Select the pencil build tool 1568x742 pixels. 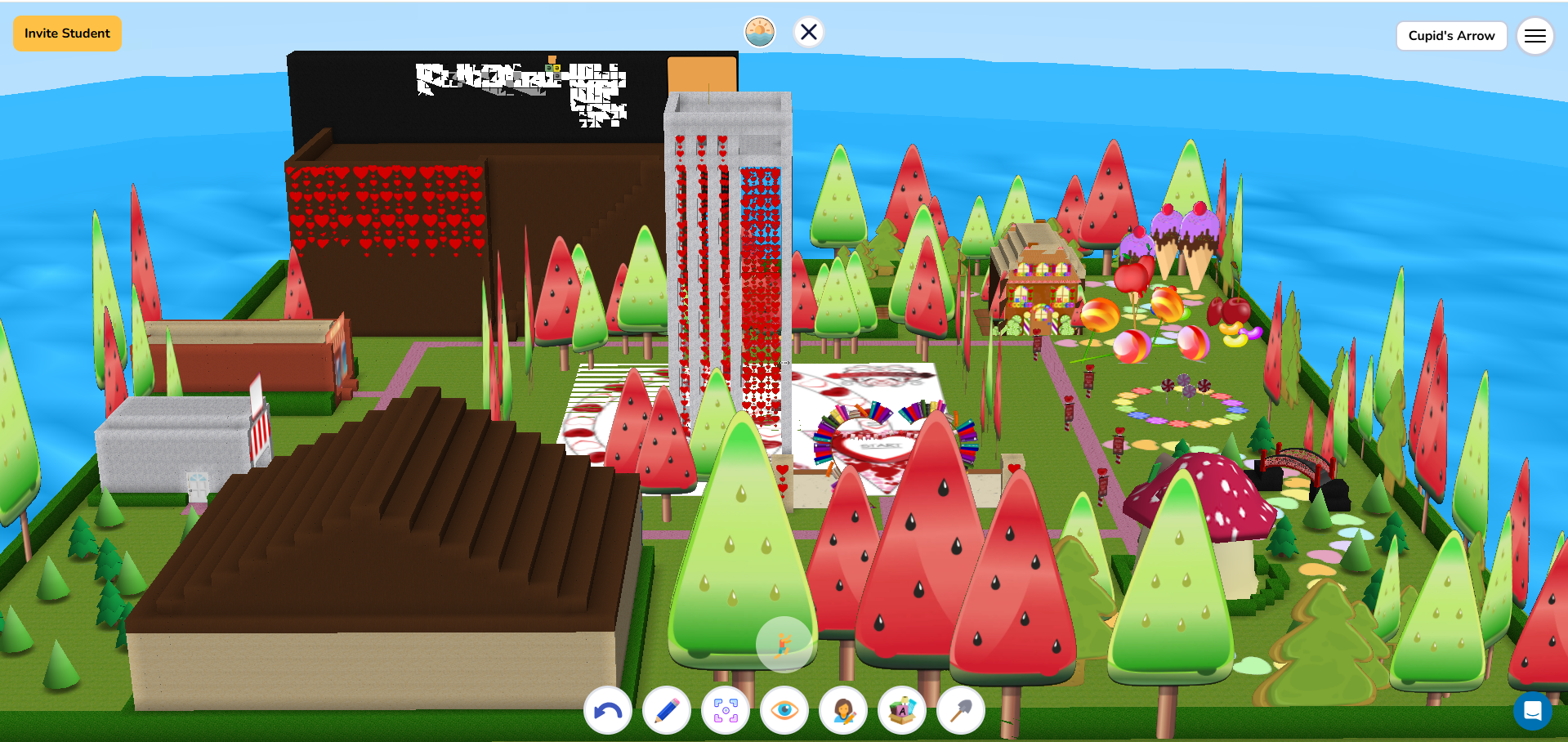pos(667,710)
